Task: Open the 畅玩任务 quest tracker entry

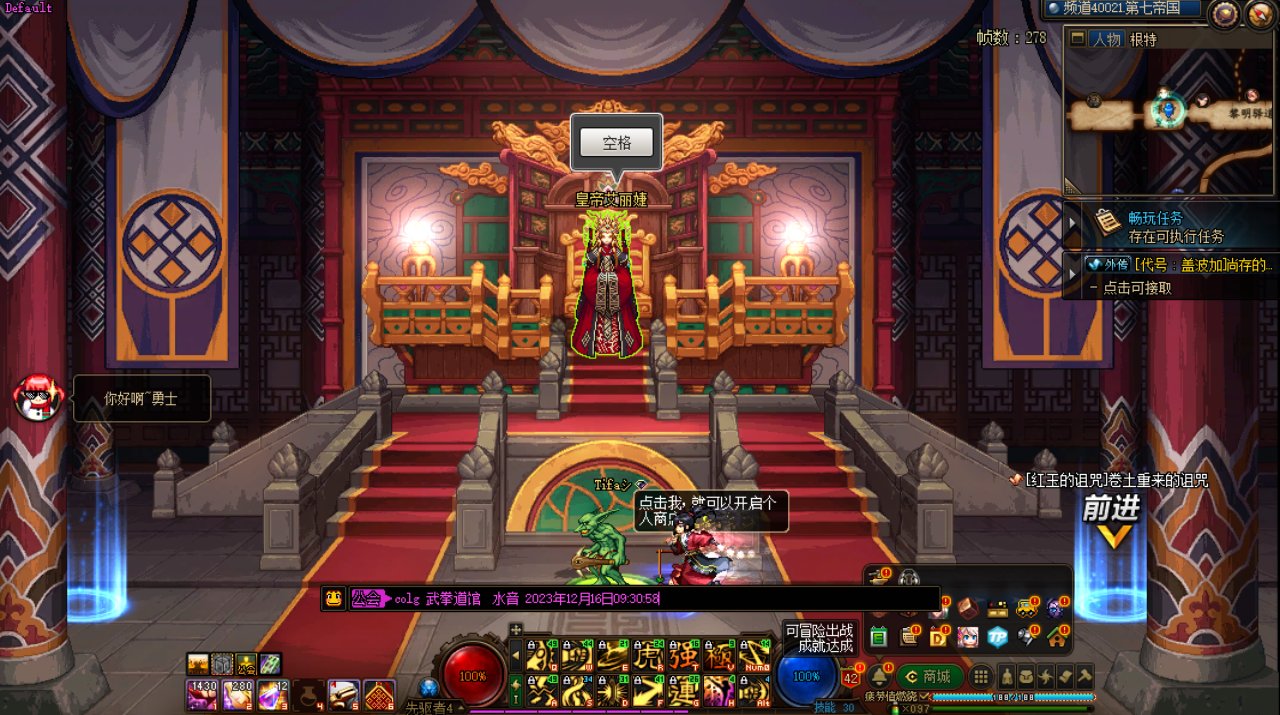Action: click(x=1162, y=227)
